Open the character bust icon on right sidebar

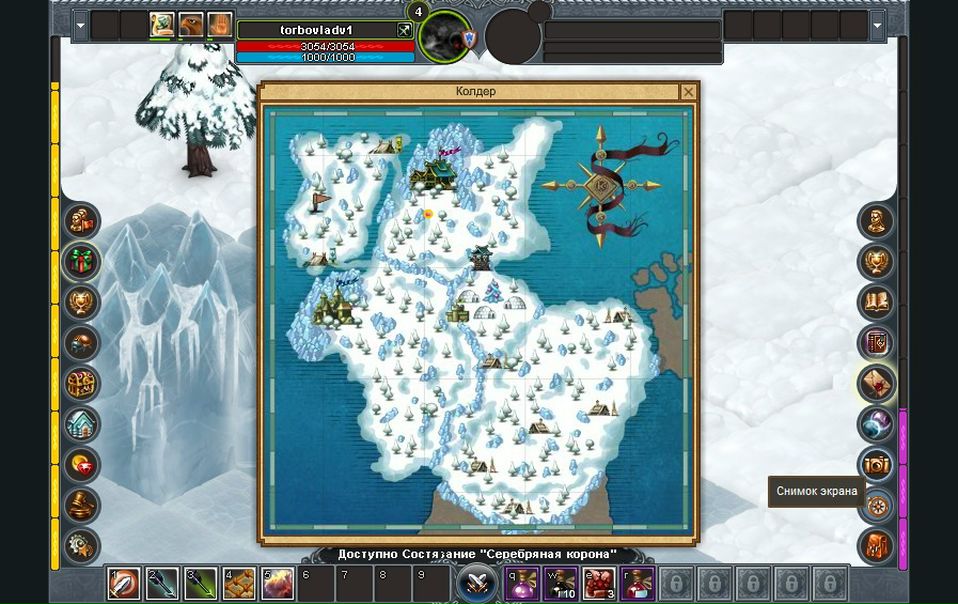point(876,221)
